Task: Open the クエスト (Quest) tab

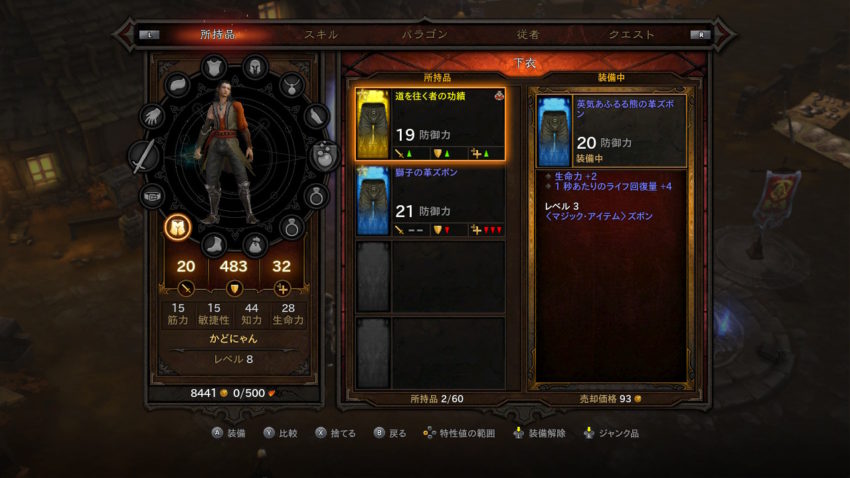Action: click(631, 34)
